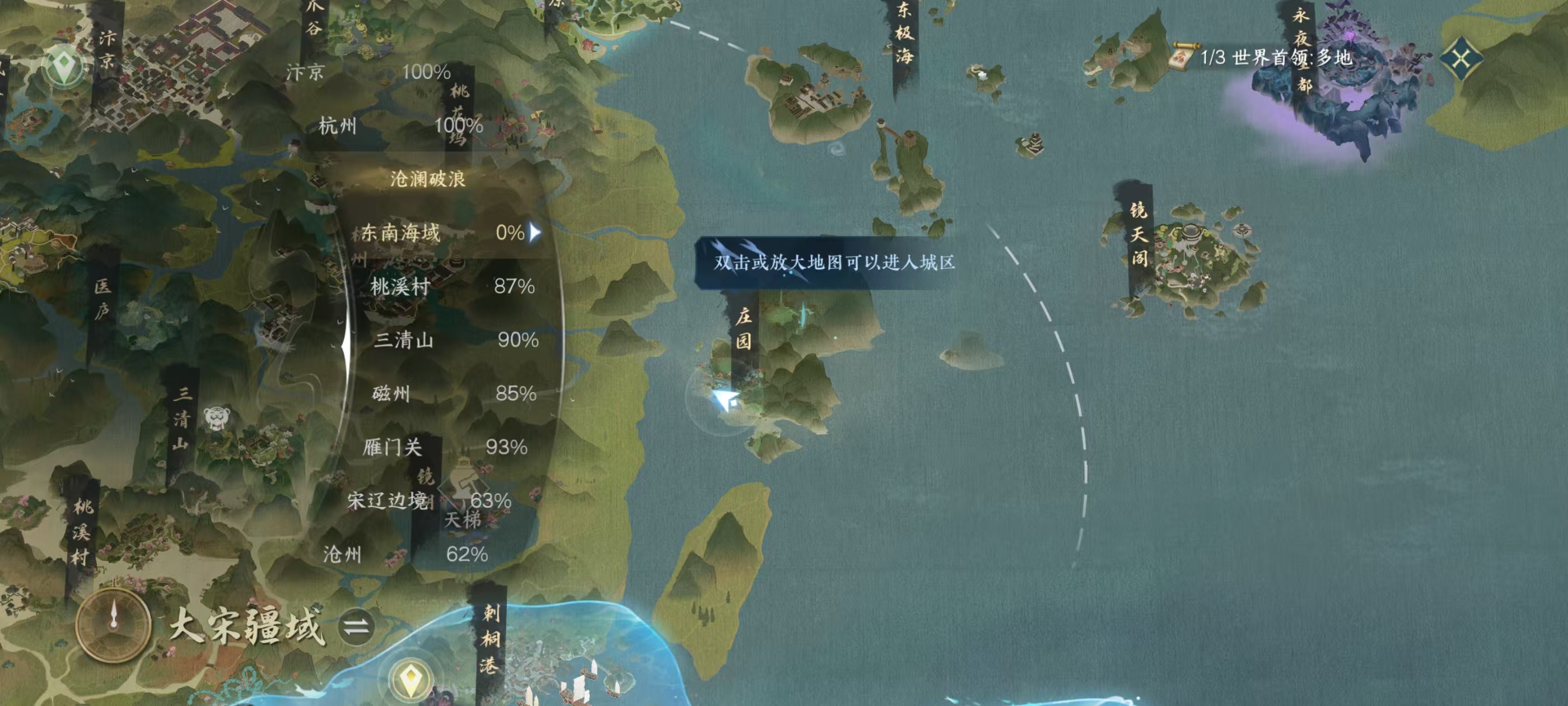Choose 东南海域 exploration entry
This screenshot has height=706, width=1568.
pos(449,233)
